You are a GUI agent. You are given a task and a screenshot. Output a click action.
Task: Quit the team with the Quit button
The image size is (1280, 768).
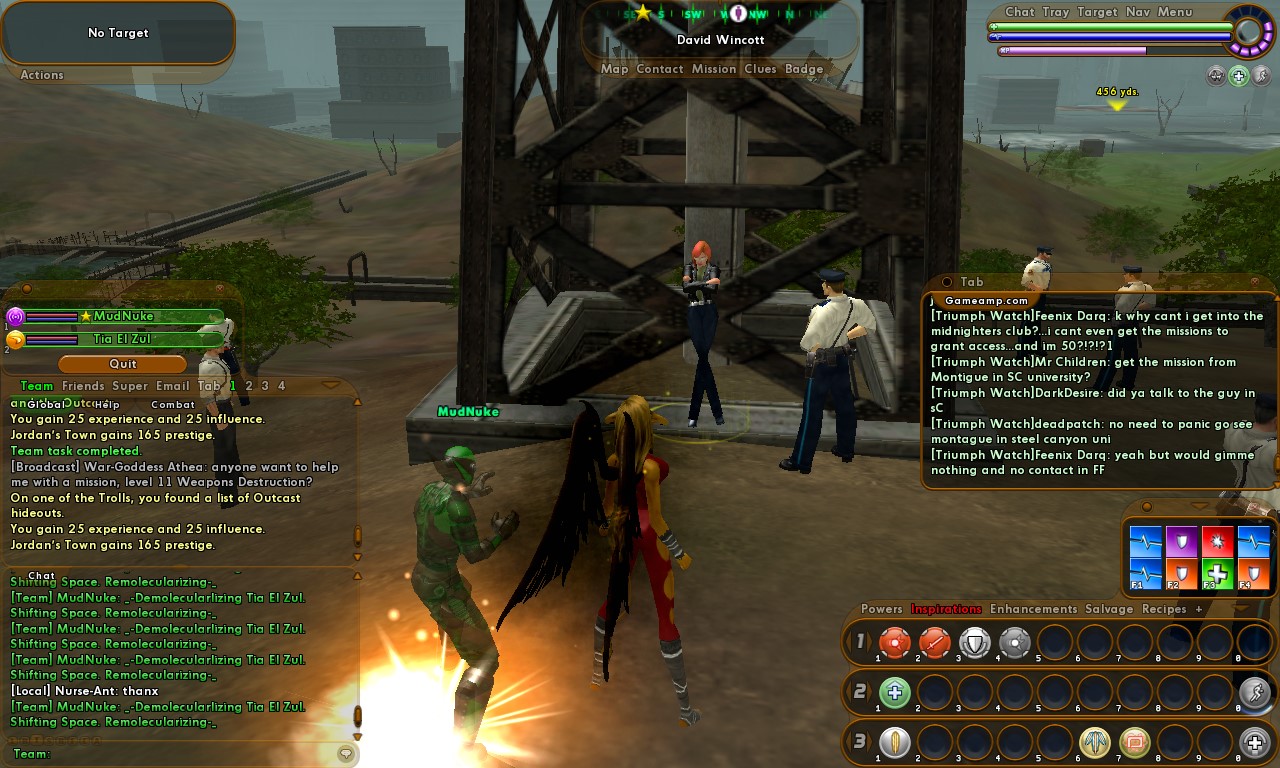coord(123,364)
